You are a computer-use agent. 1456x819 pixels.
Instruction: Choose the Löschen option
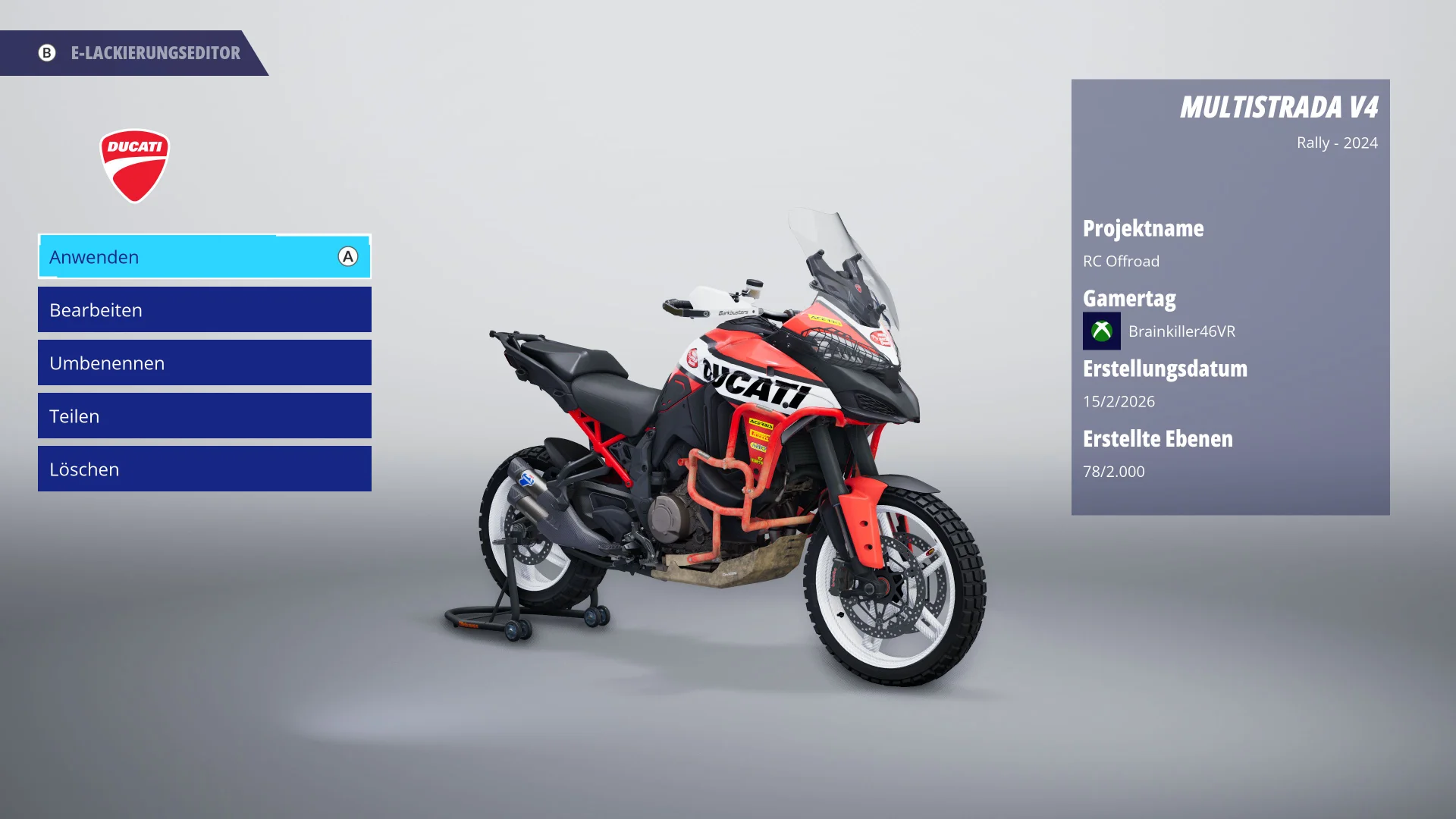[204, 469]
